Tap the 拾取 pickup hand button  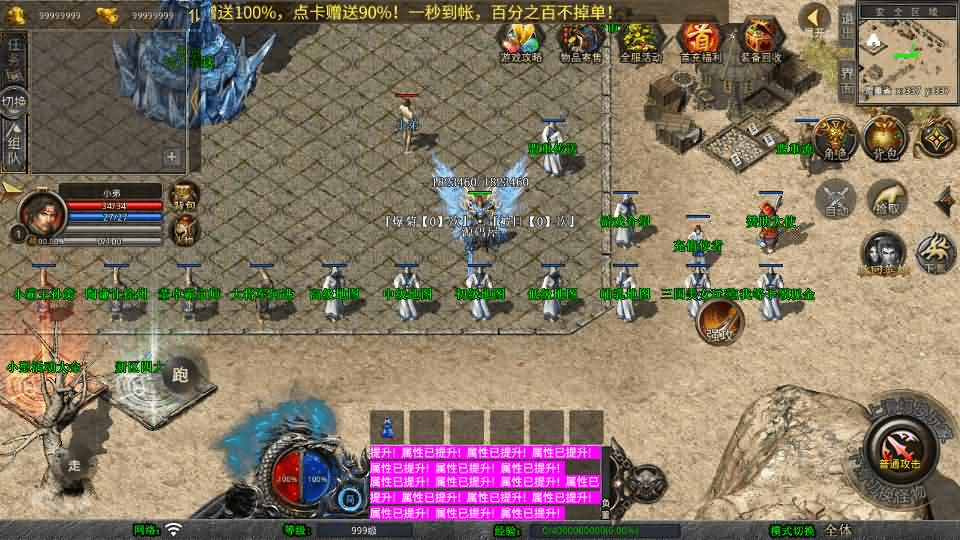coord(887,199)
